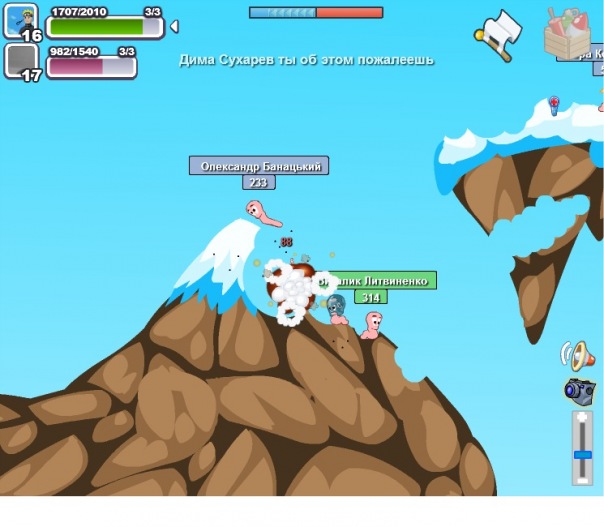Select the level 16 player avatar
The image size is (604, 527).
(21, 21)
